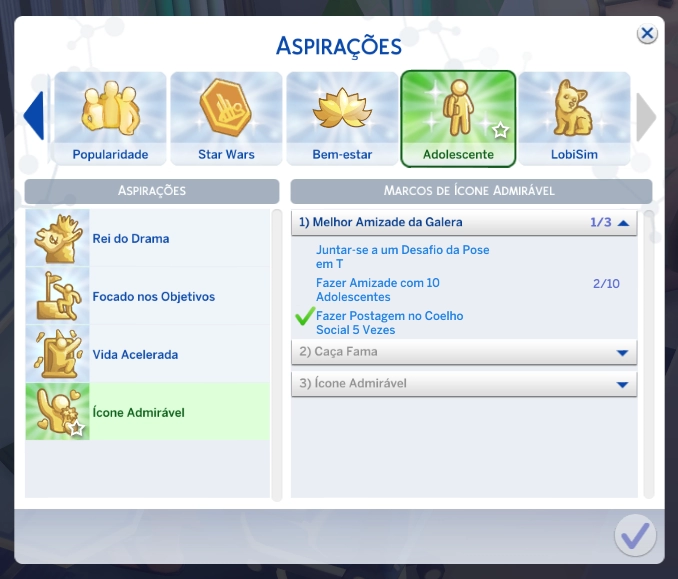678x579 pixels.
Task: Collapse the Melhor Amizade da Galera milestone
Action: tap(623, 222)
